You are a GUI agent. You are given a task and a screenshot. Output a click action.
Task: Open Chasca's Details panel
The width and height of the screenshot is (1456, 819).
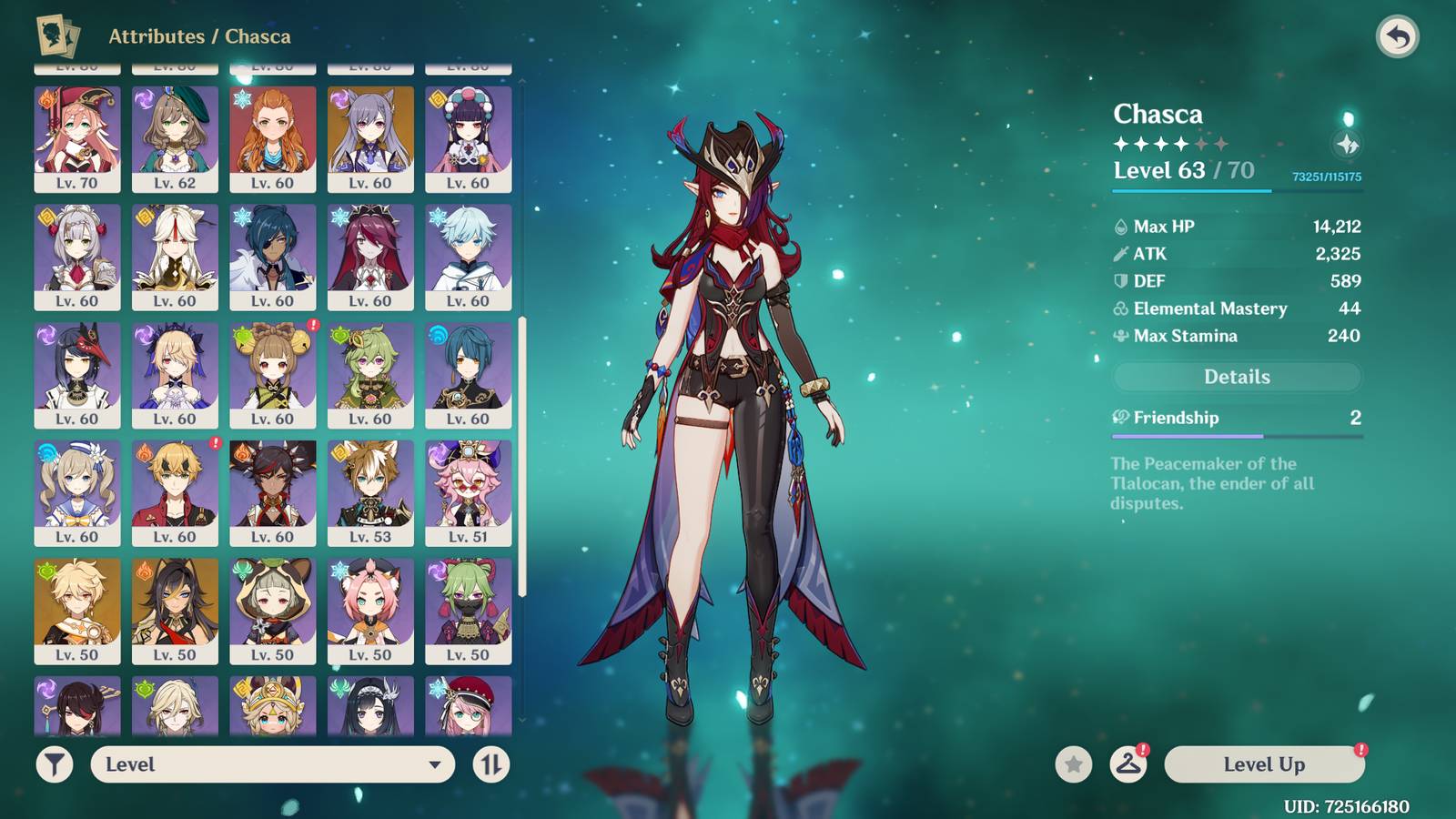1237,377
